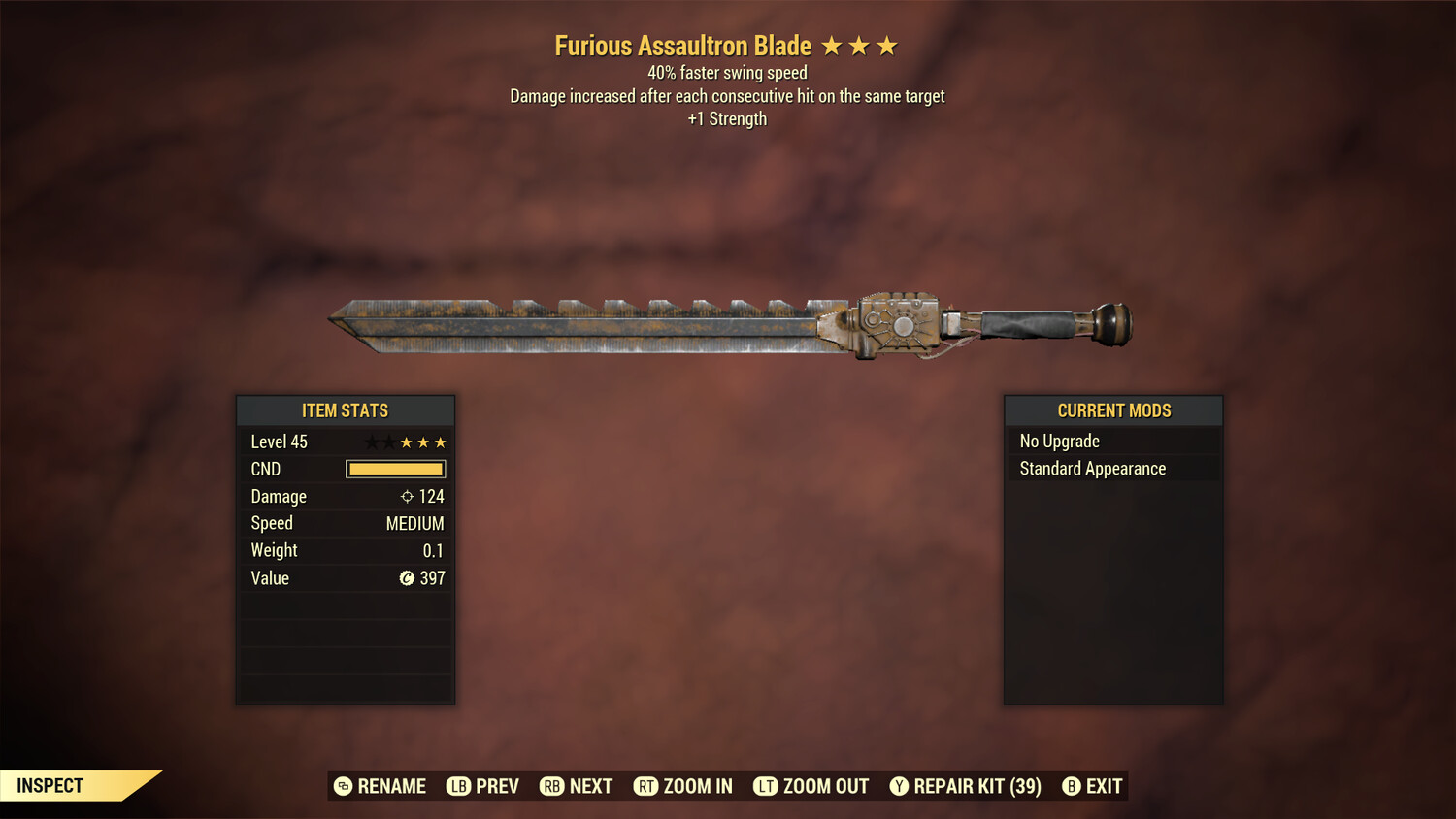
Task: Go to the Prev item
Action: tap(483, 786)
